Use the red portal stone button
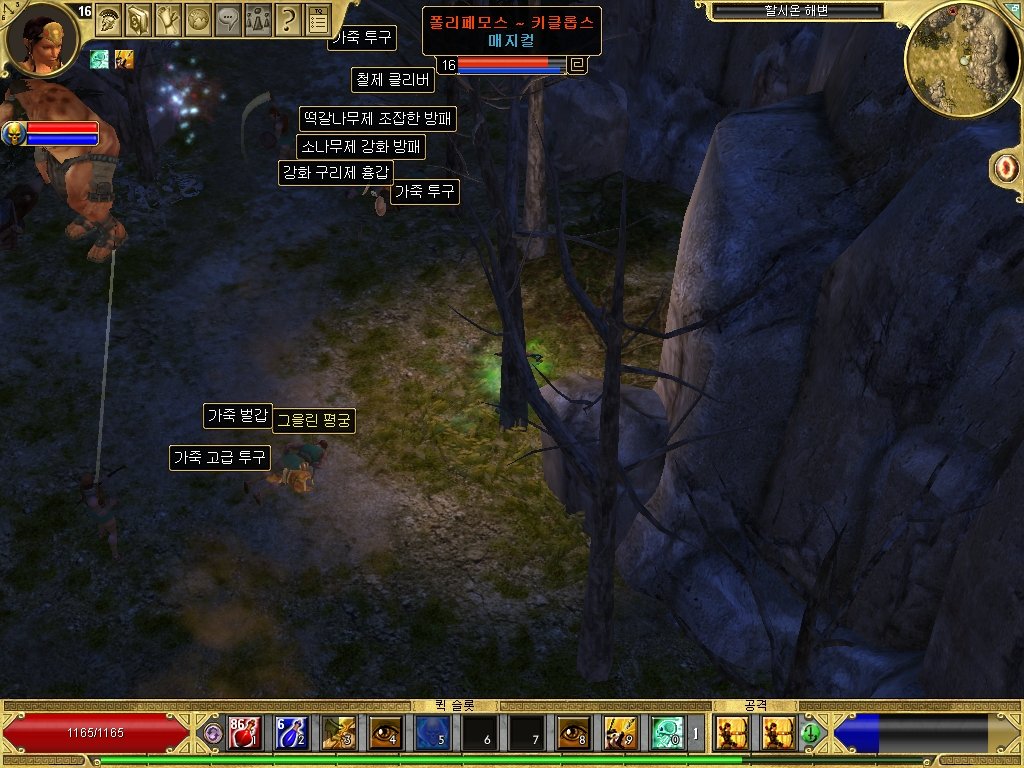The image size is (1024, 768). coord(1004,168)
